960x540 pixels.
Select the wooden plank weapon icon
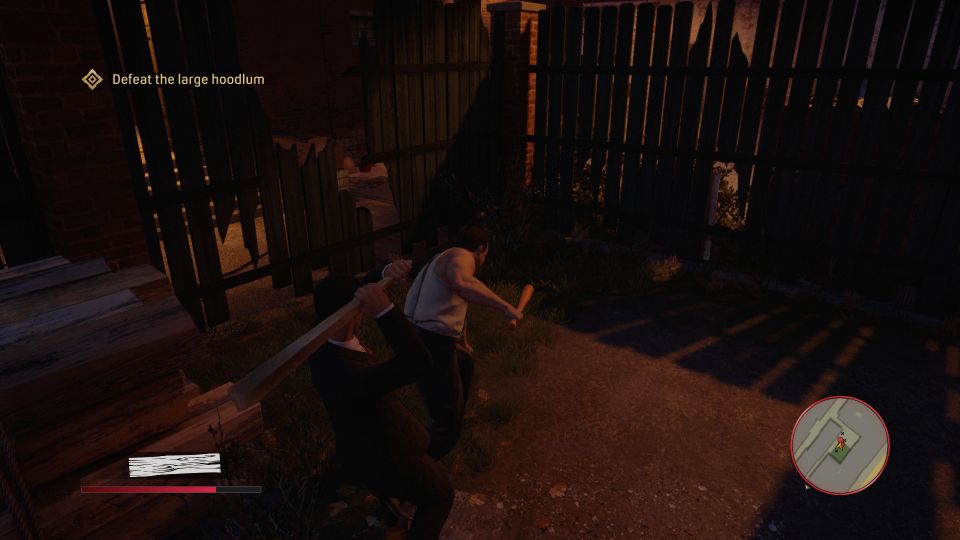point(174,465)
